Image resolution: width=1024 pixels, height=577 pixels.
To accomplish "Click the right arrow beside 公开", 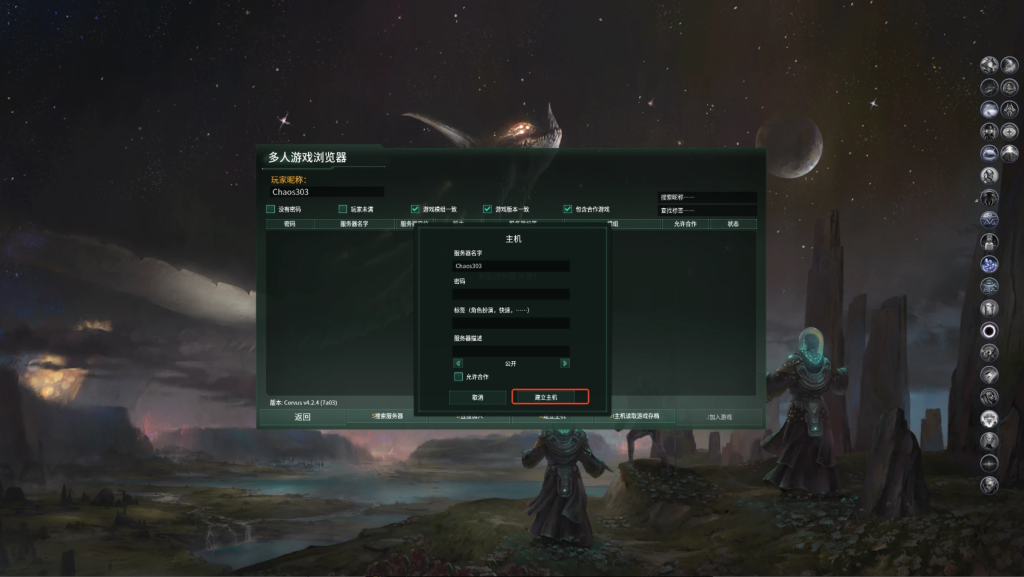I will [565, 363].
